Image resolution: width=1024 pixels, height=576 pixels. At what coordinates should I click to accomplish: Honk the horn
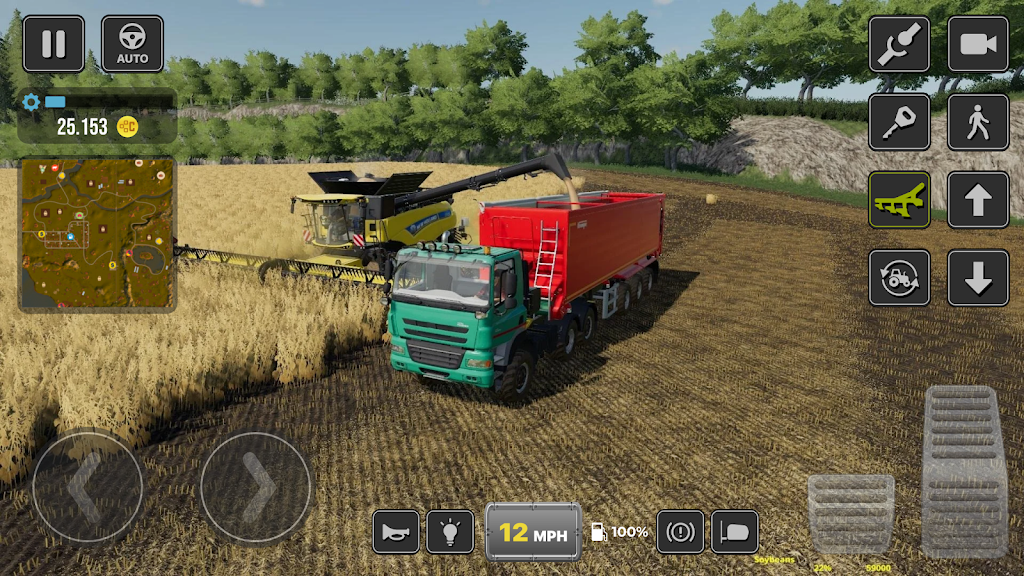click(x=396, y=532)
